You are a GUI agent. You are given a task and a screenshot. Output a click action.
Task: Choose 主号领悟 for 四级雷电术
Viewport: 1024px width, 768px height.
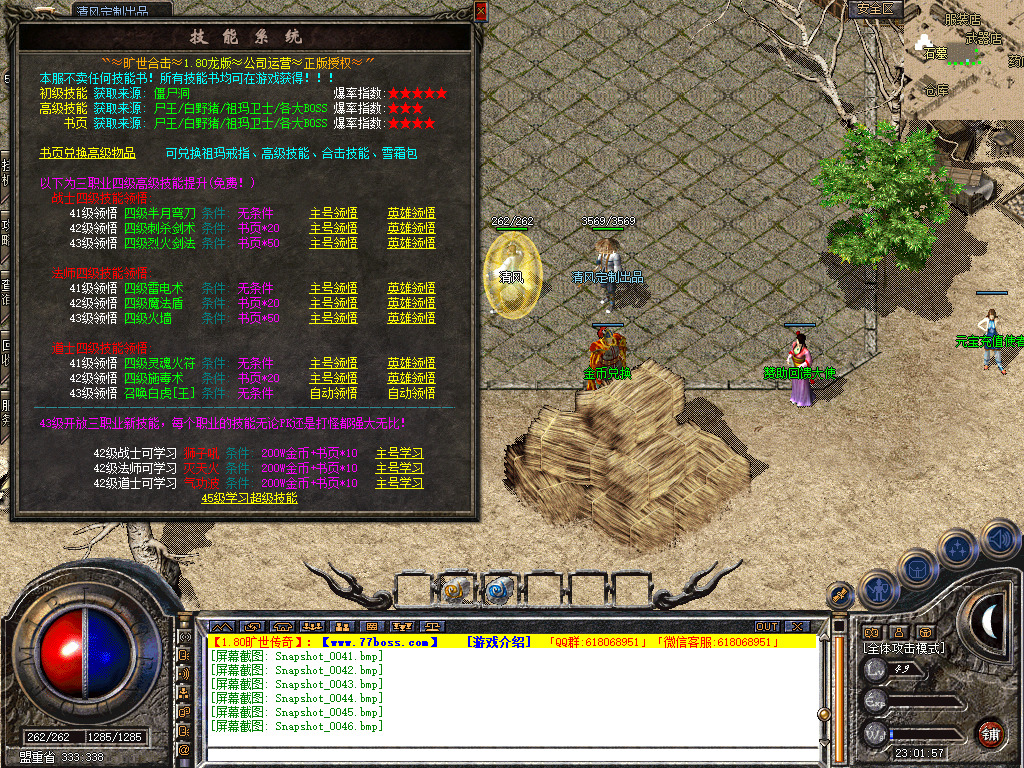pyautogui.click(x=333, y=288)
